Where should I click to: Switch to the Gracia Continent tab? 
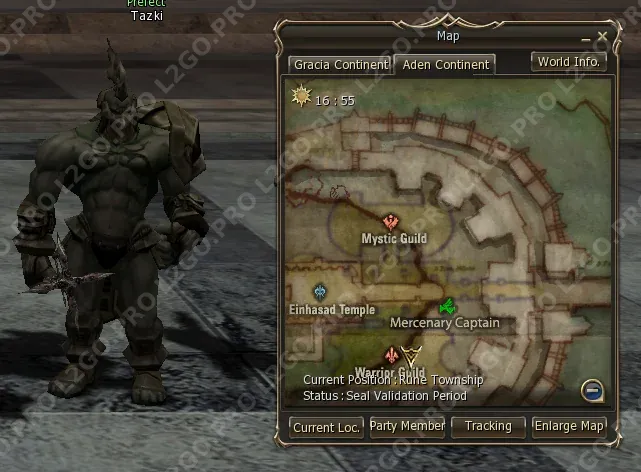point(339,65)
